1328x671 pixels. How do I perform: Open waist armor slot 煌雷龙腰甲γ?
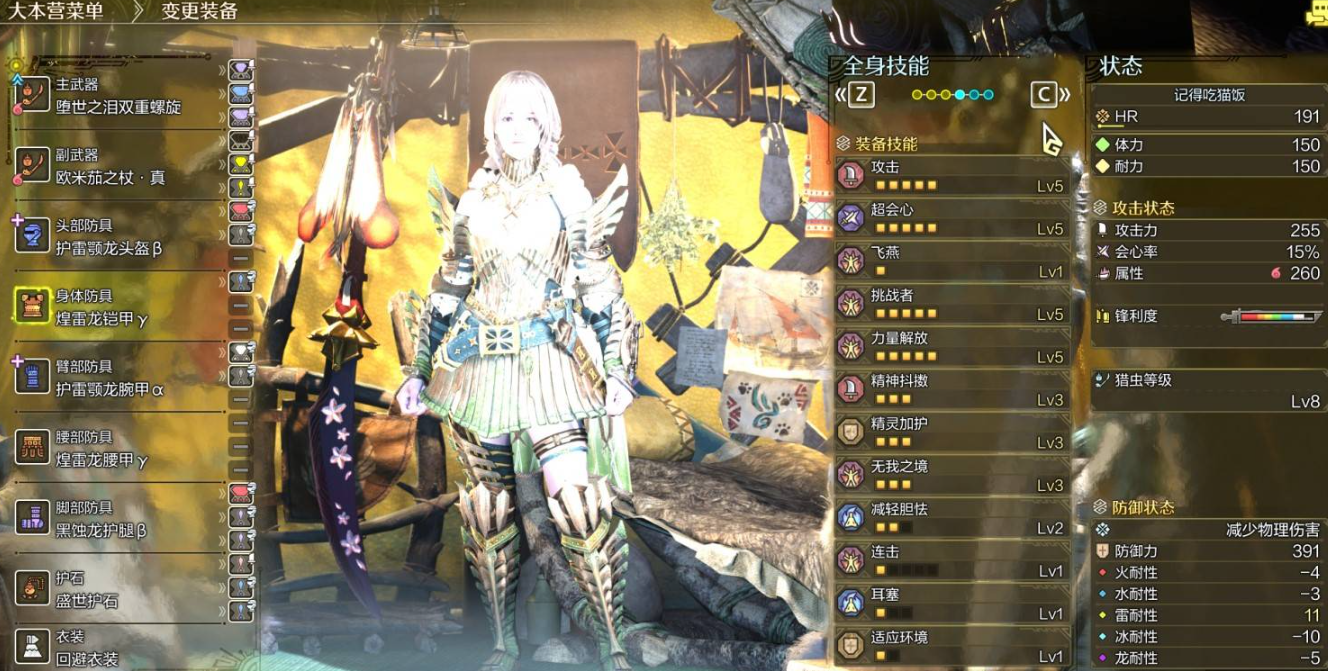(x=100, y=450)
